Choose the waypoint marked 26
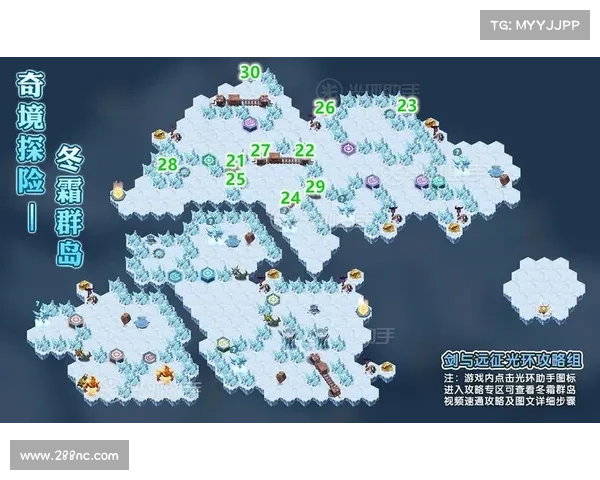The image size is (600, 480). click(325, 107)
